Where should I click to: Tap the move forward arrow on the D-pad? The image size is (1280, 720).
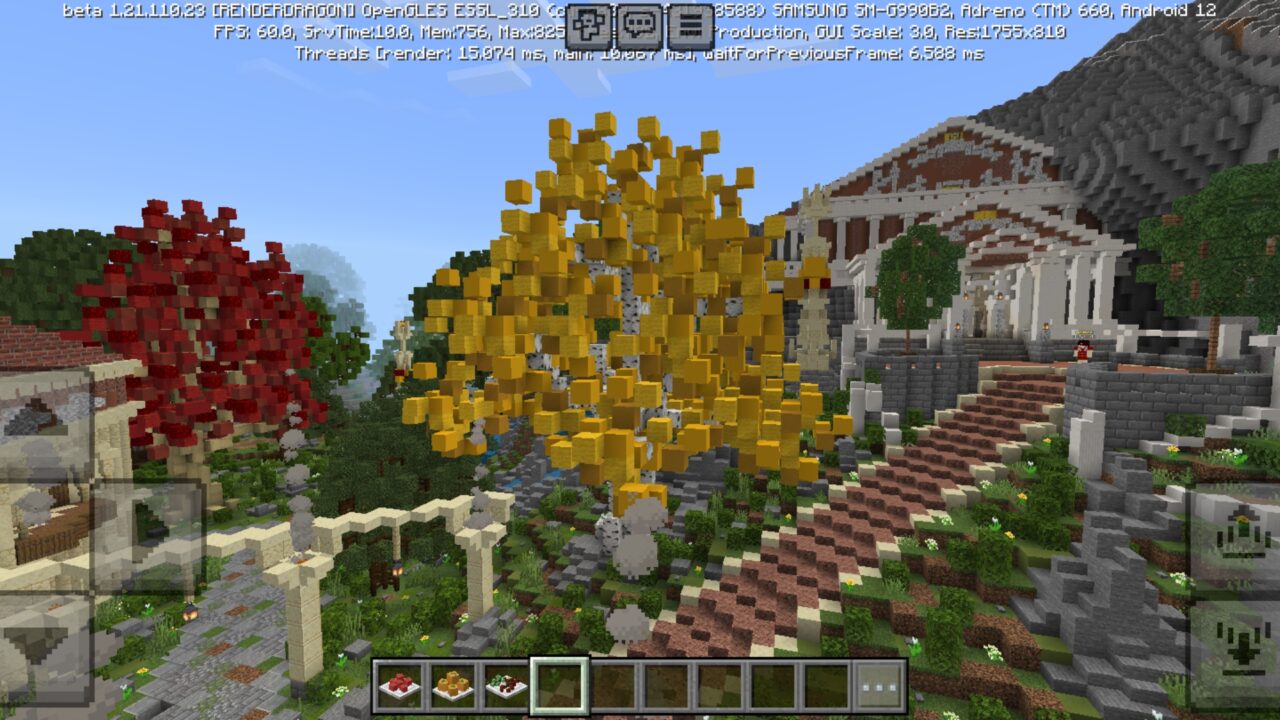click(46, 422)
